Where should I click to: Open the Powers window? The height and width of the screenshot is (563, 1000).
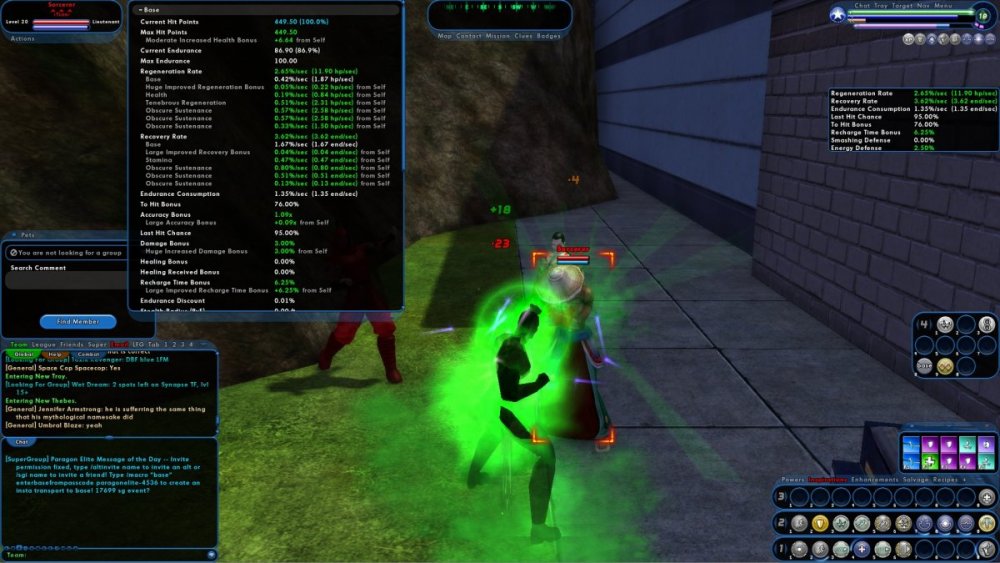(793, 480)
